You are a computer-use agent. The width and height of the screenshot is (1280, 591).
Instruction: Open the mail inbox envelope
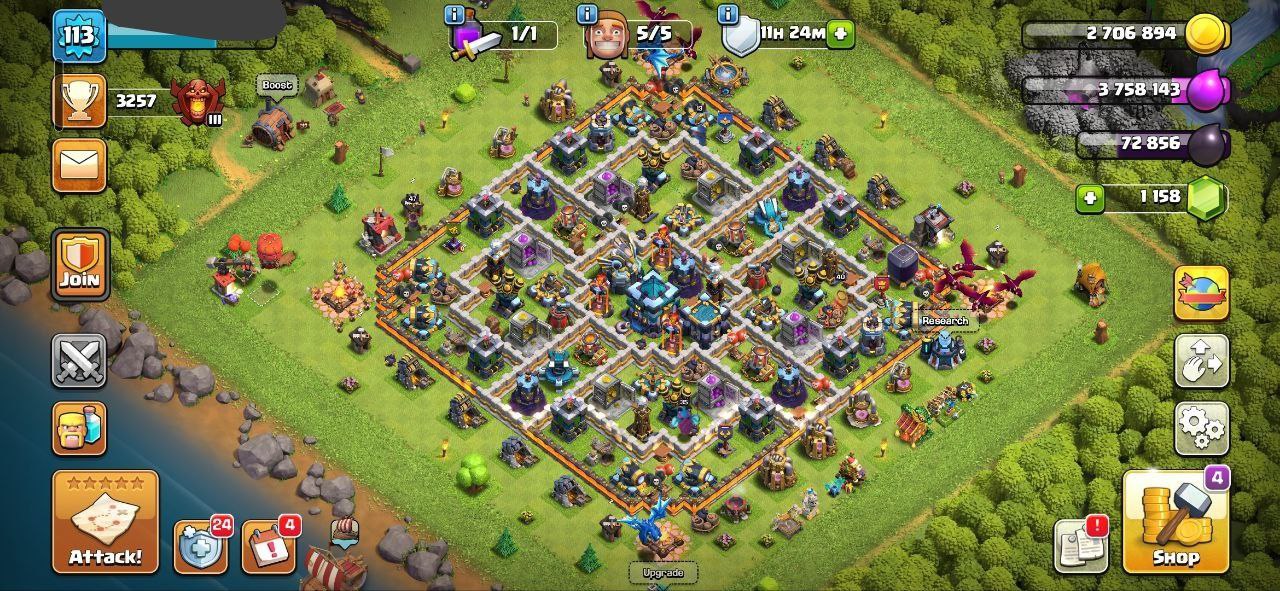click(x=80, y=165)
